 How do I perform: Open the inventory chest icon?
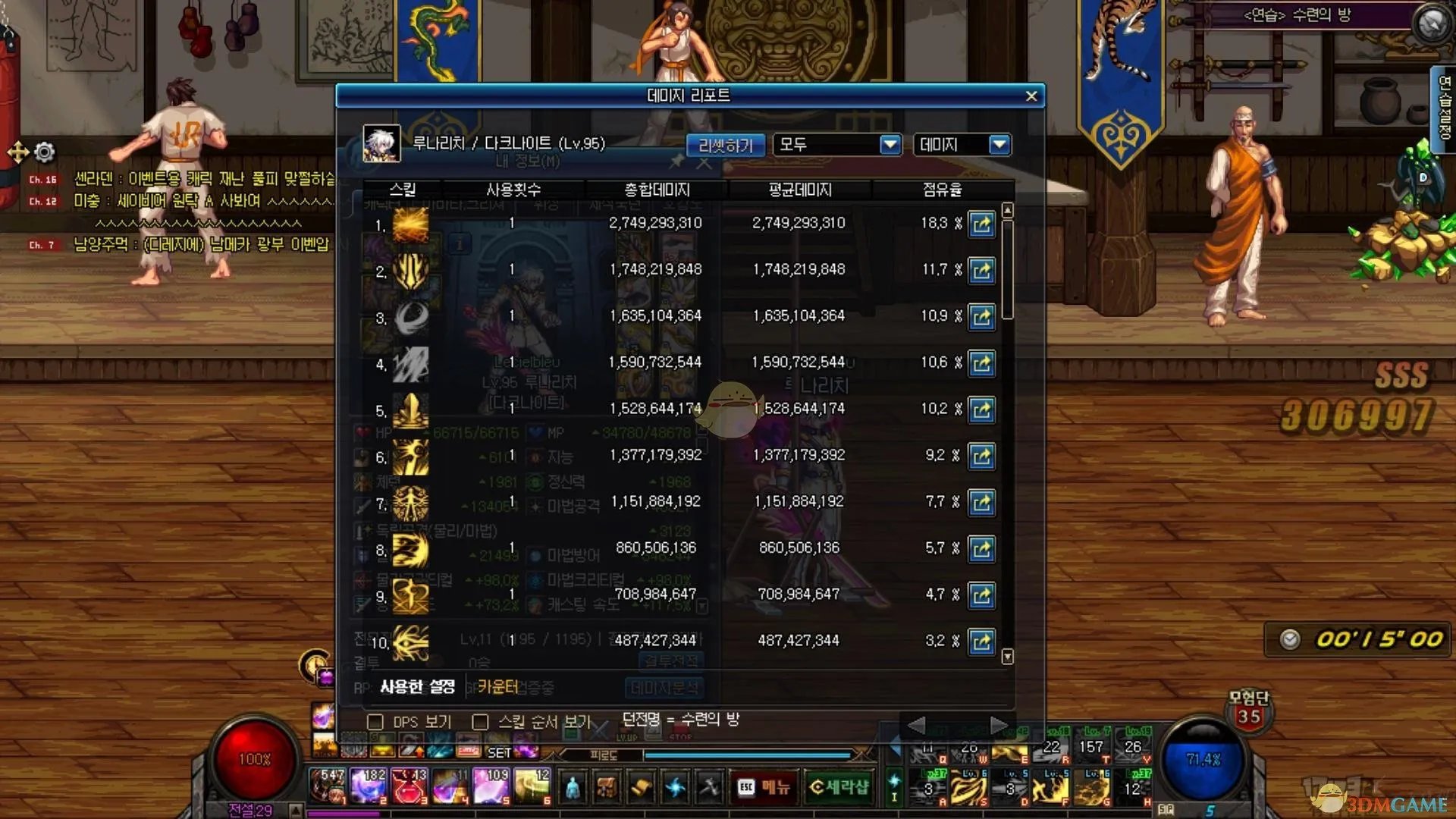607,788
